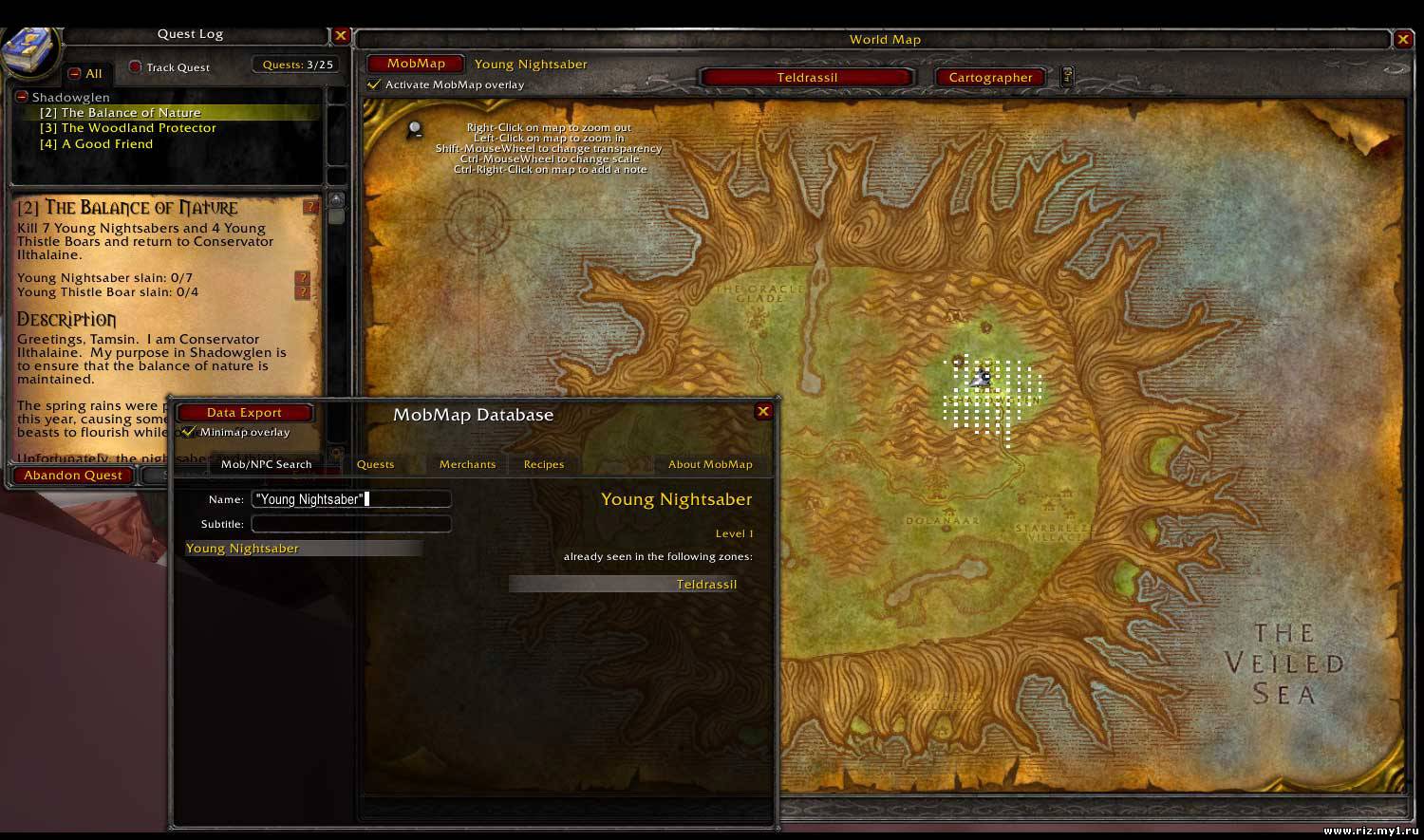Switch to the Merchants tab

click(467, 464)
